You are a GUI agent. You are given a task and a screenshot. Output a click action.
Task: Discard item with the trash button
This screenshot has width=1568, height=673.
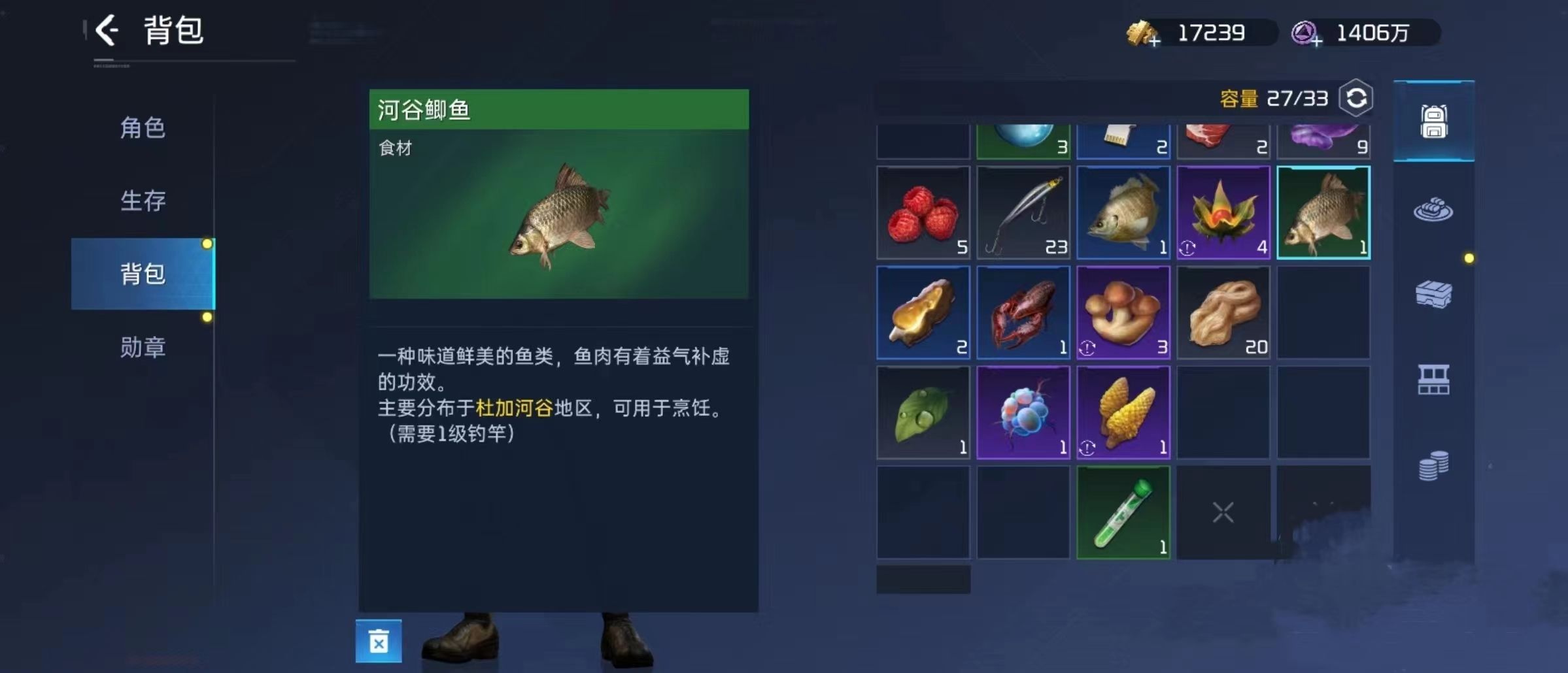click(379, 641)
